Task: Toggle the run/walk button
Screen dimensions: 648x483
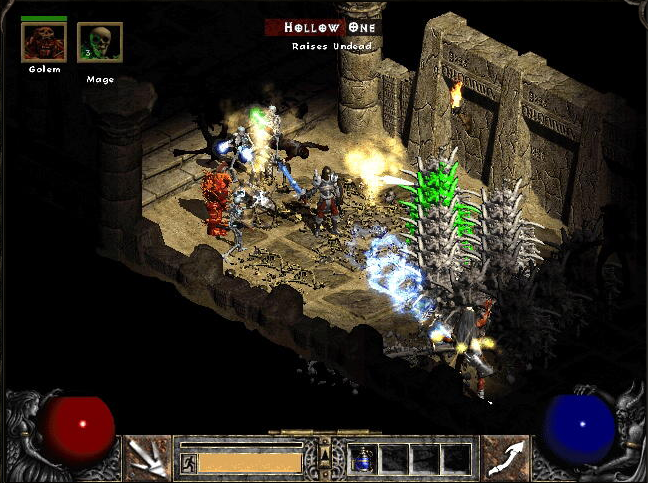Action: point(188,463)
